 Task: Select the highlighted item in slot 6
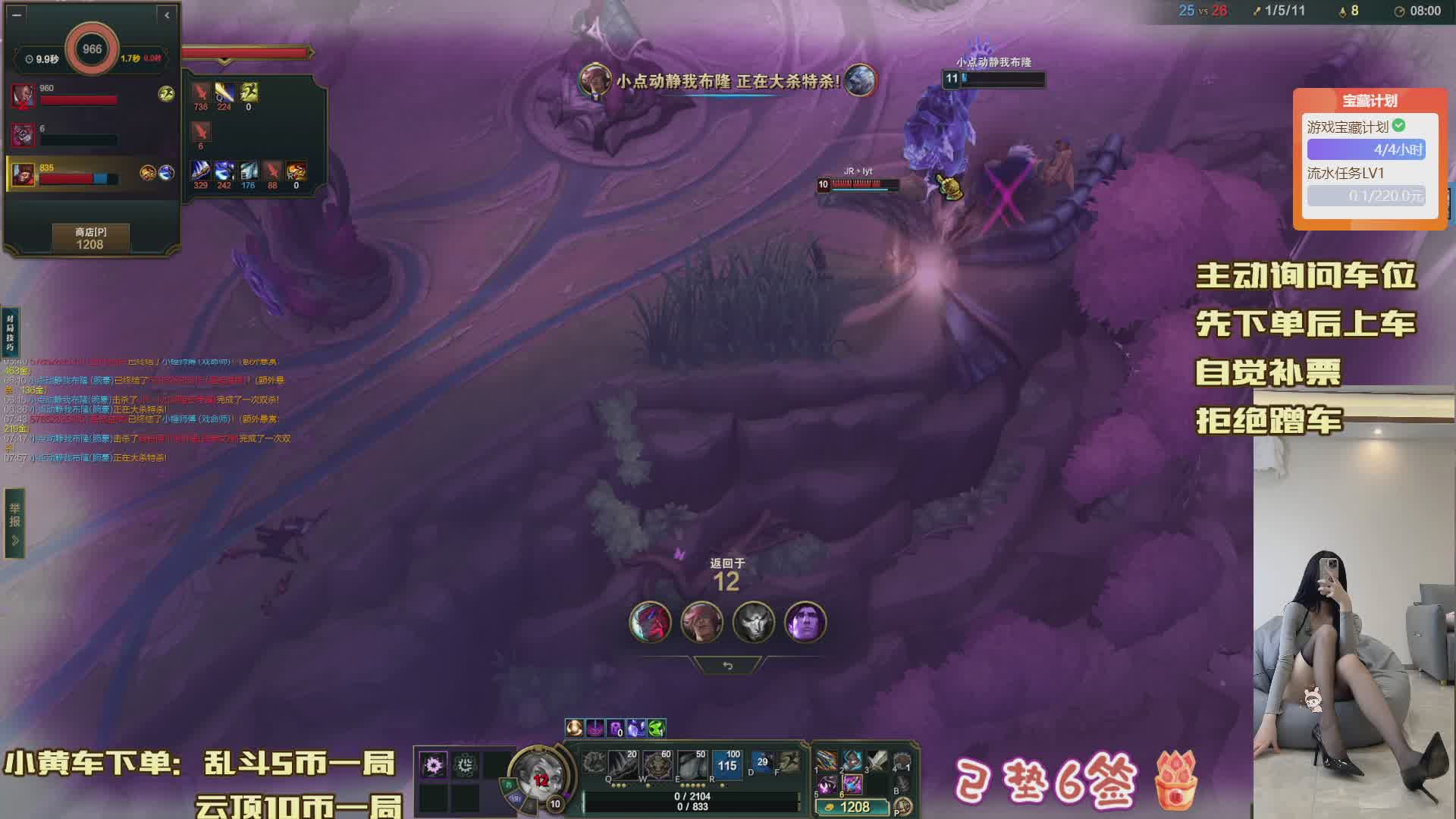tap(852, 784)
